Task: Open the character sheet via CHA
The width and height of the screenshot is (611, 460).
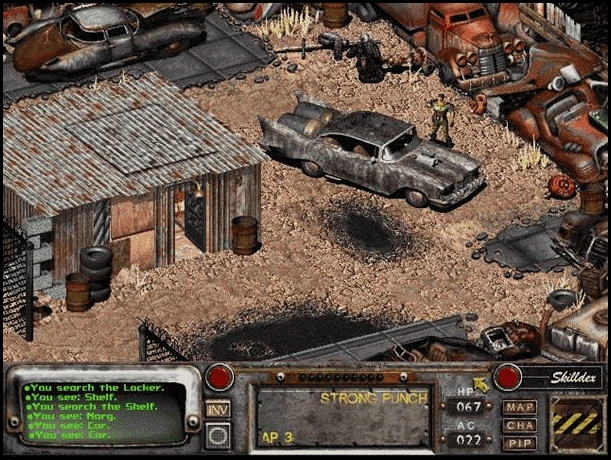Action: click(x=519, y=425)
